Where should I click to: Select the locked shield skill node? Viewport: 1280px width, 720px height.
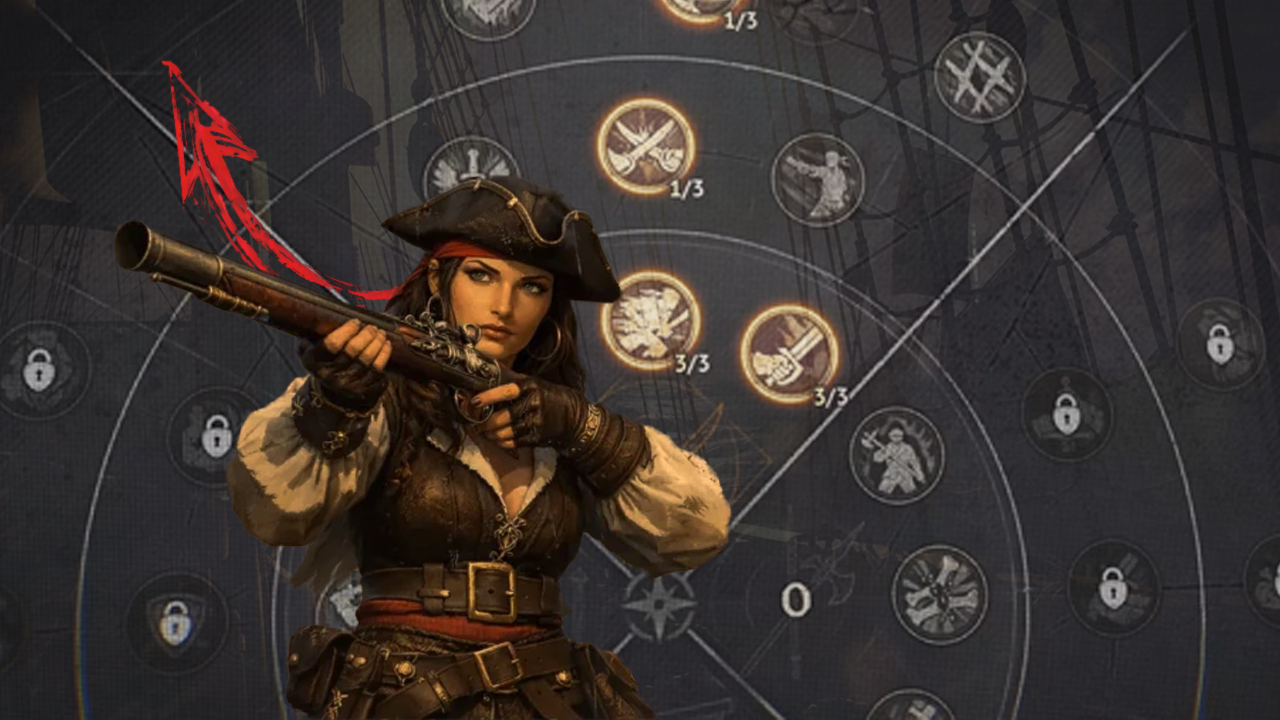tap(177, 622)
